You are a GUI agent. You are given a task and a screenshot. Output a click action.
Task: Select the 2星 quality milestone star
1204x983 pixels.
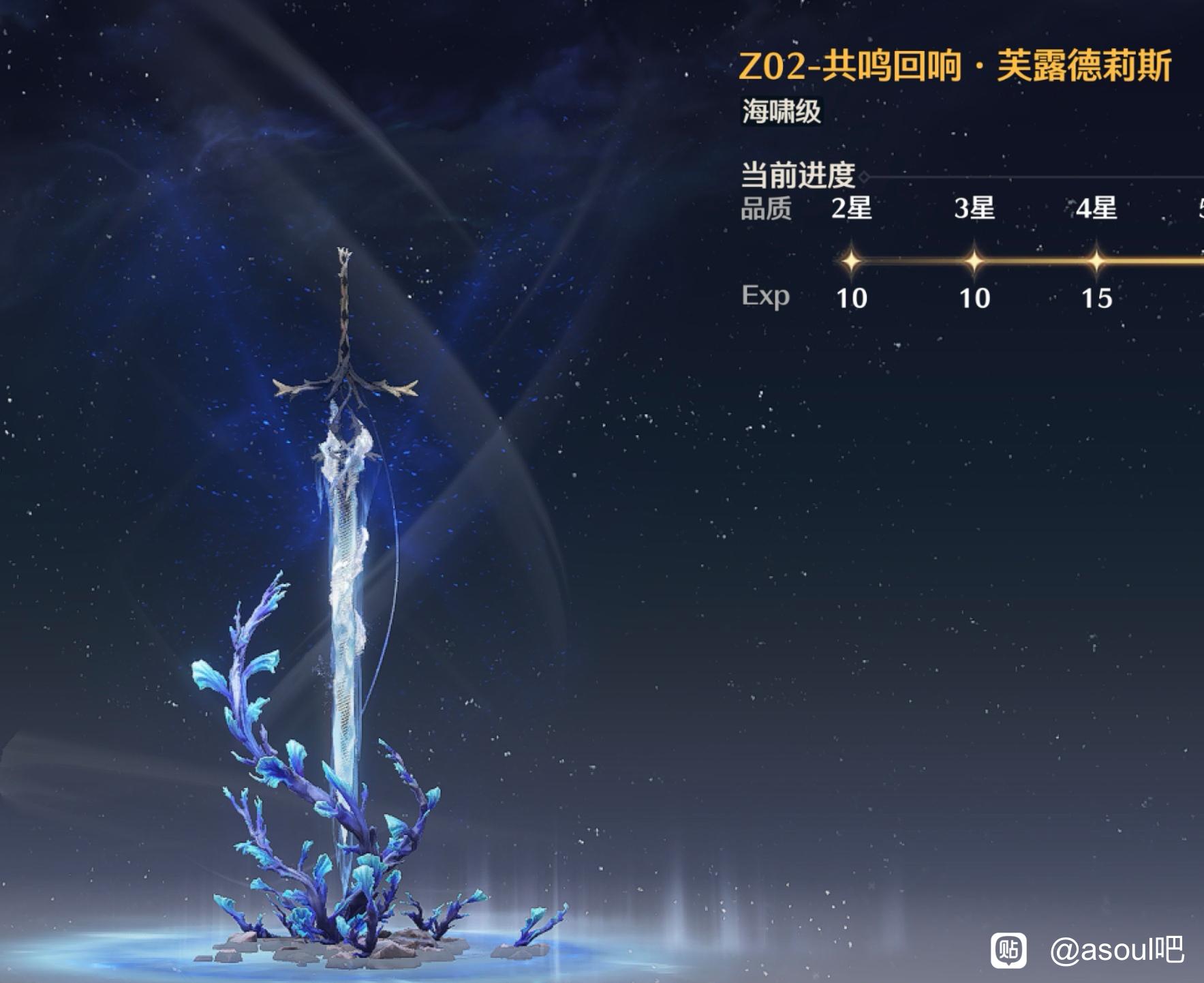click(851, 260)
